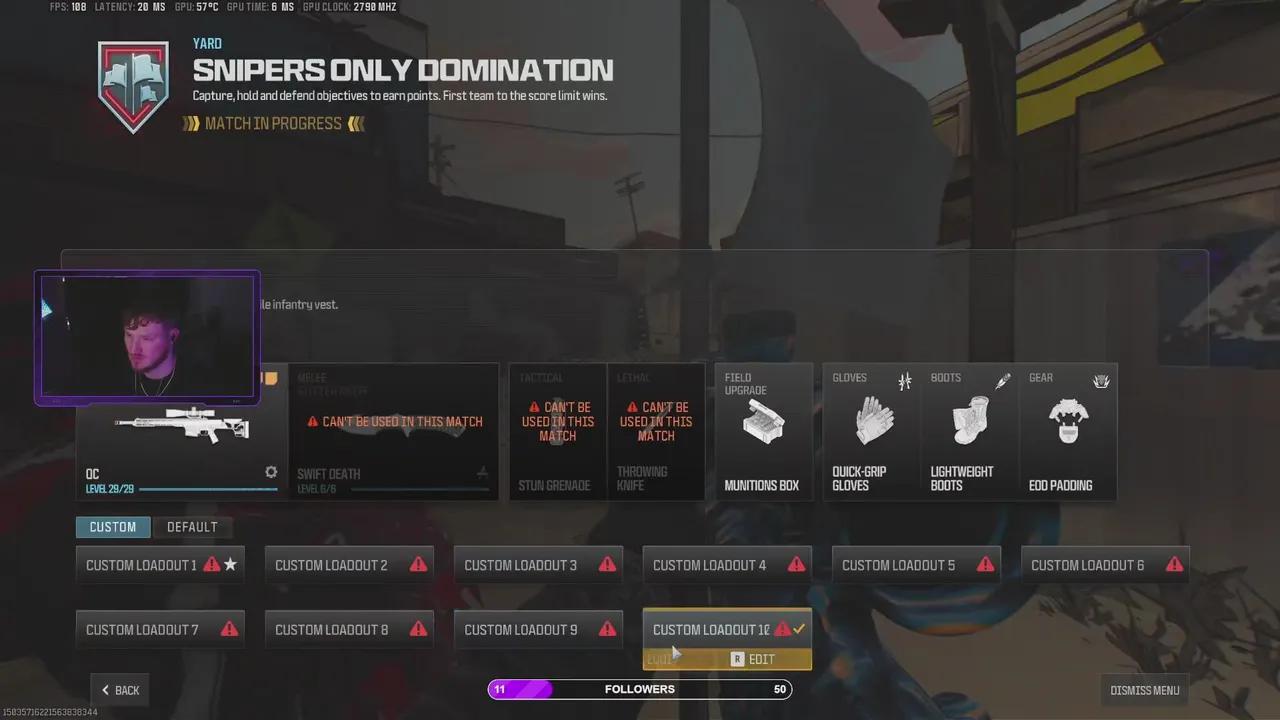Select the Swift Death melee slot
Screen dimensions: 1280x720
point(394,430)
